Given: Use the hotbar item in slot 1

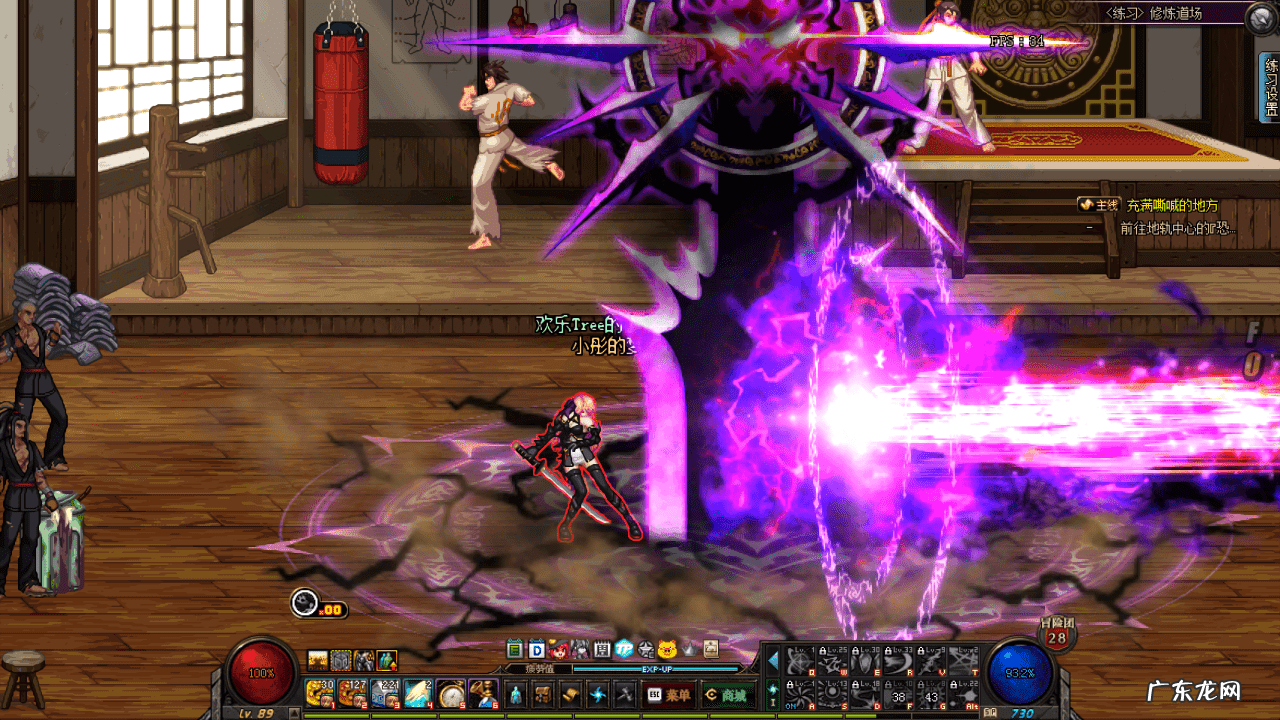Looking at the screenshot, I should [320, 692].
